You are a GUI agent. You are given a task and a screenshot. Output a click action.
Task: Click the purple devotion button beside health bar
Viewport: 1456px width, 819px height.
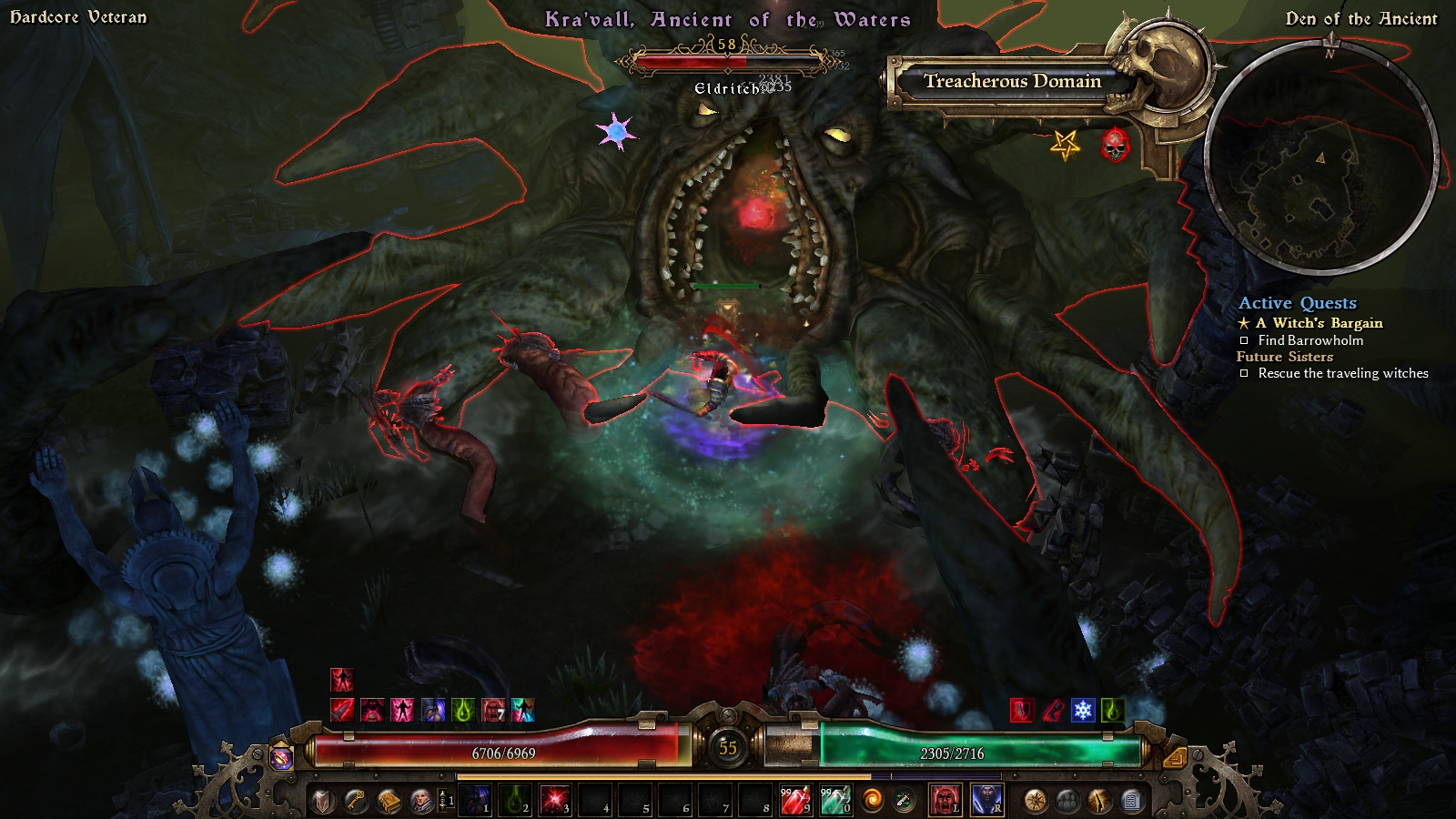282,756
